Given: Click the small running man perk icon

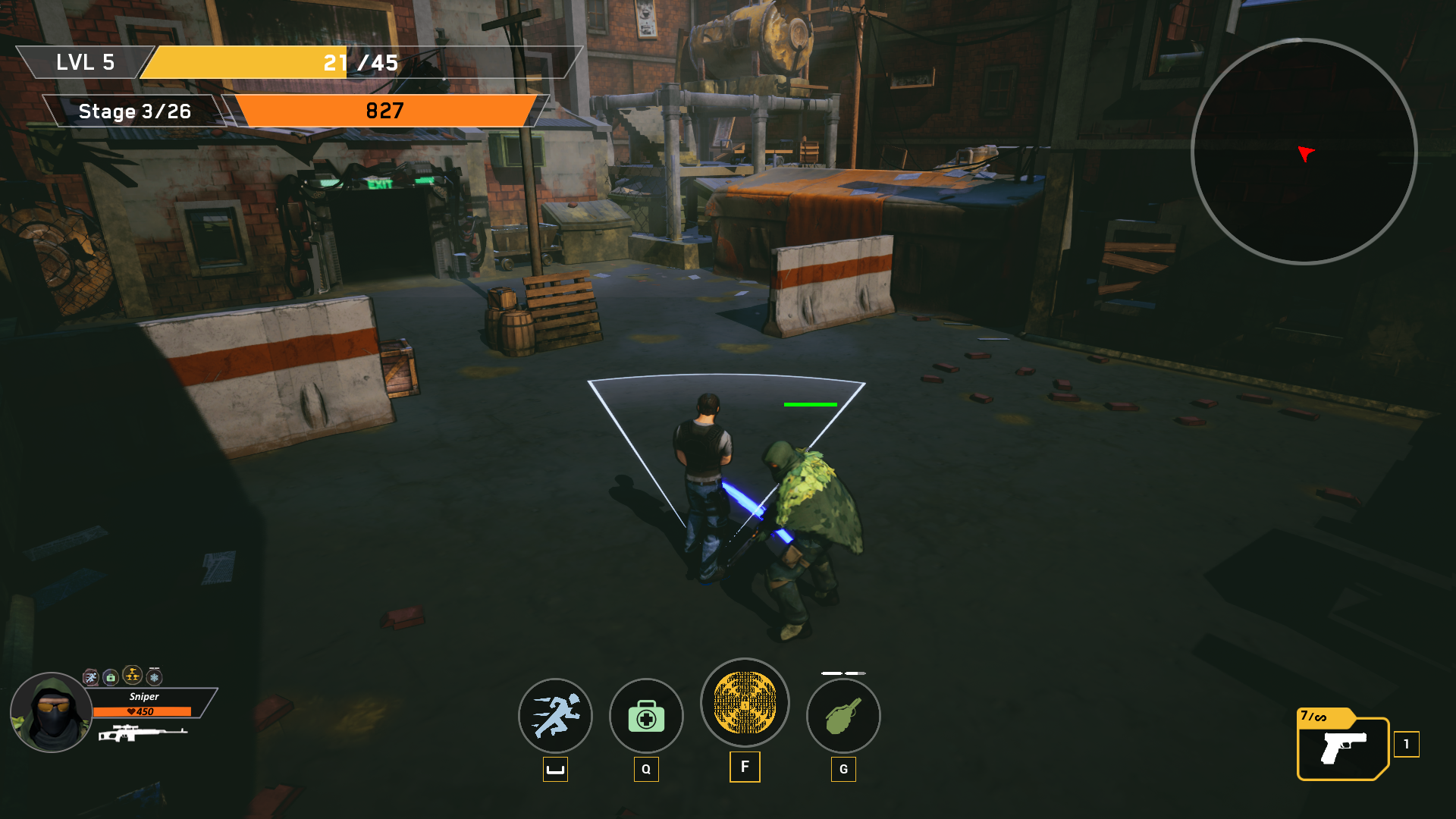Looking at the screenshot, I should (x=90, y=677).
